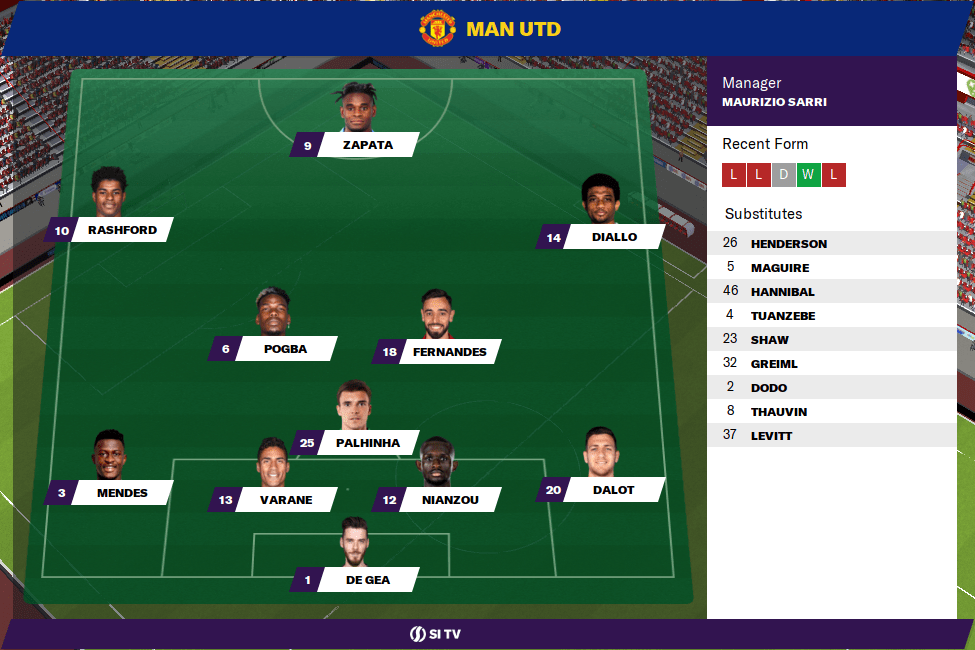Screen dimensions: 975x650
Task: Select substitute Henderson in the list
Action: 832,244
